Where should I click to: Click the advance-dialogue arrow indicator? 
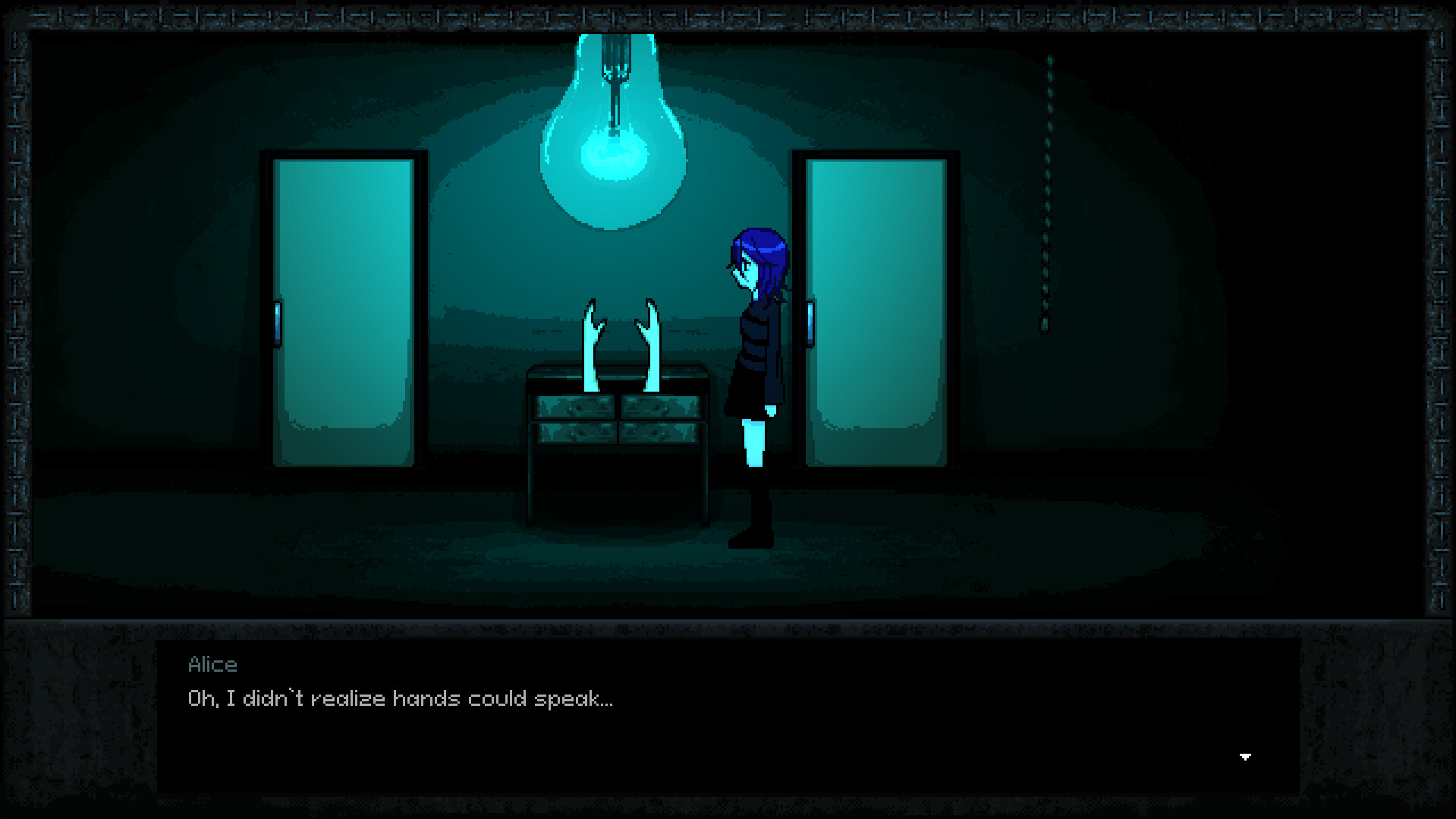tap(1247, 756)
